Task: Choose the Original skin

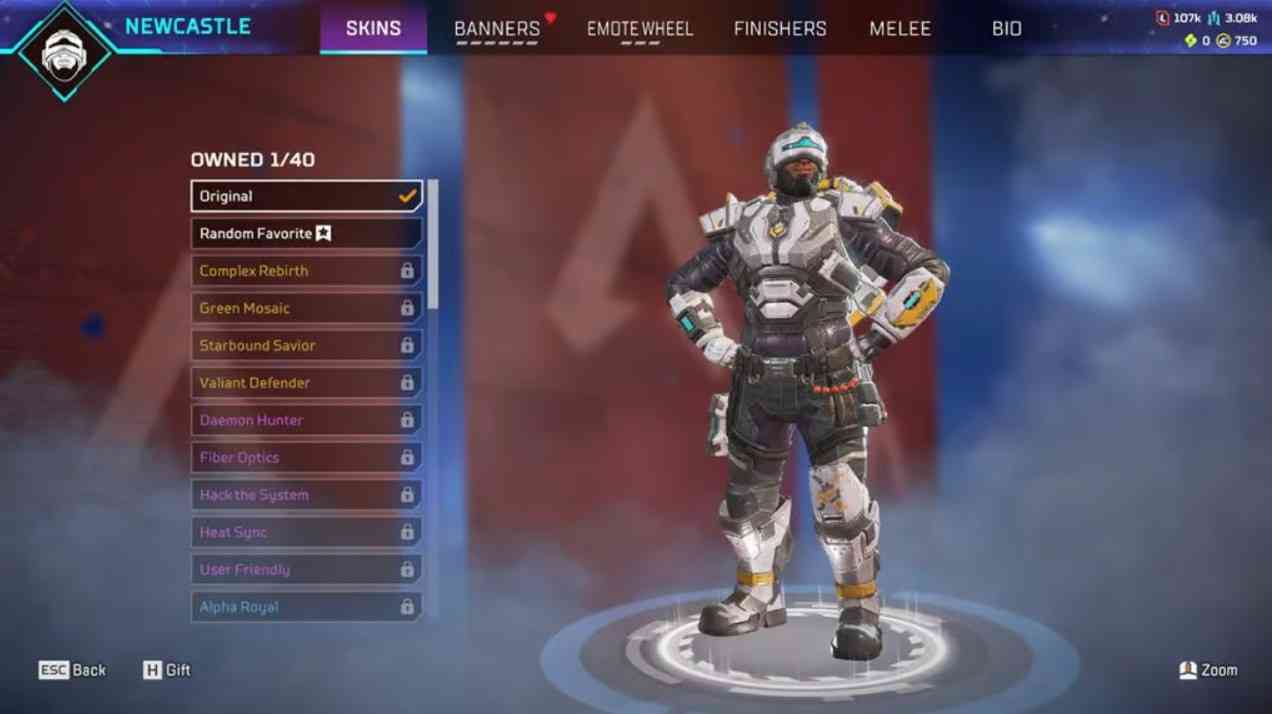Action: 306,196
